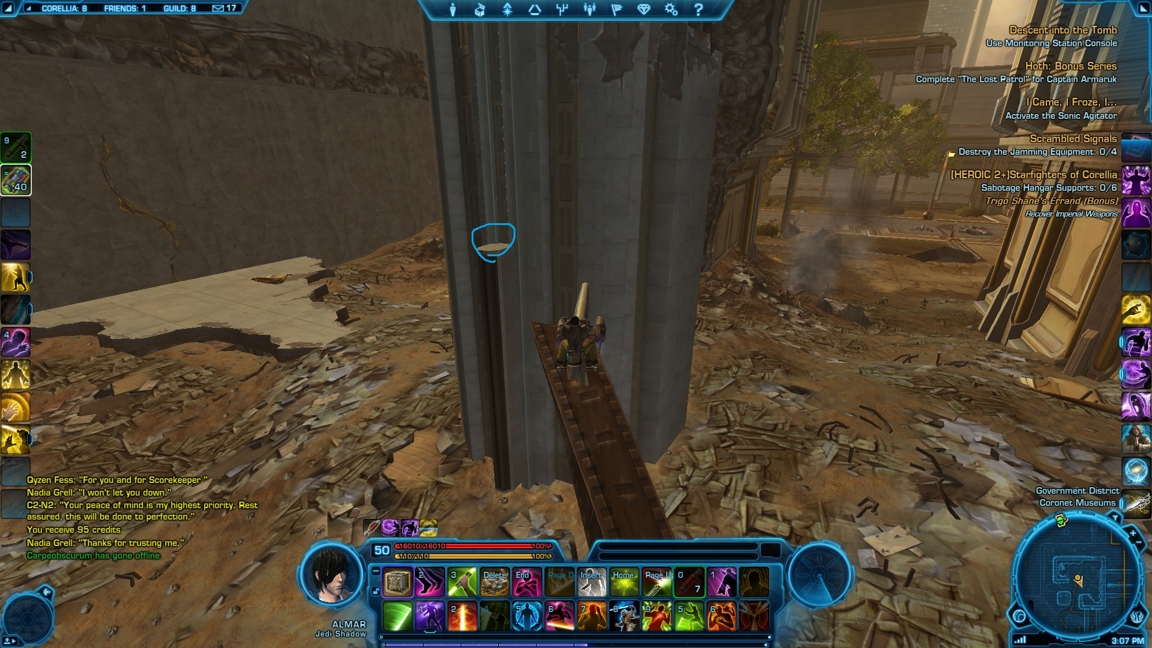Open the character sheet icon in top menu

pos(453,10)
